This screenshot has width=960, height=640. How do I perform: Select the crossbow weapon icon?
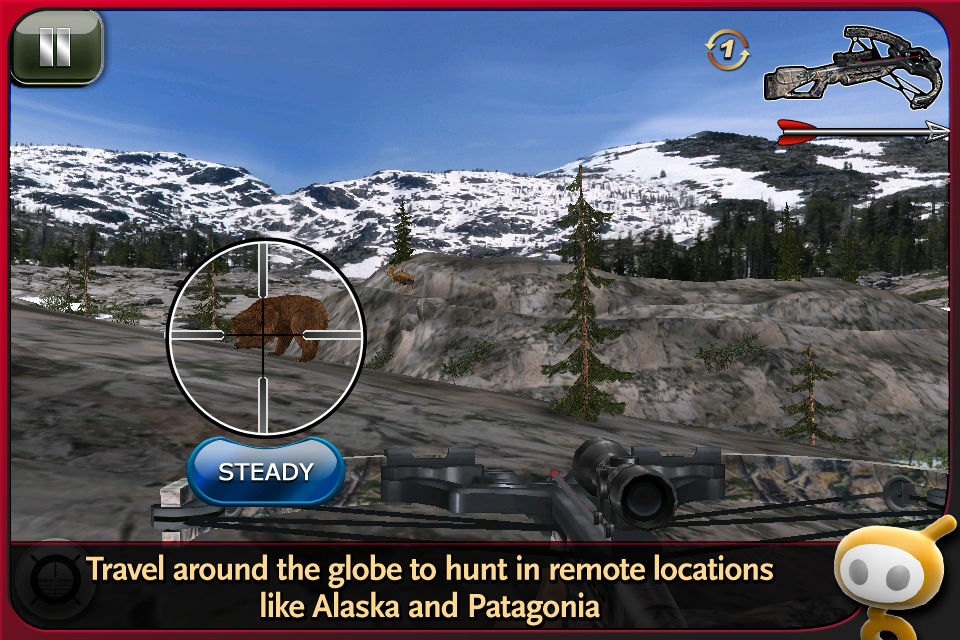853,69
